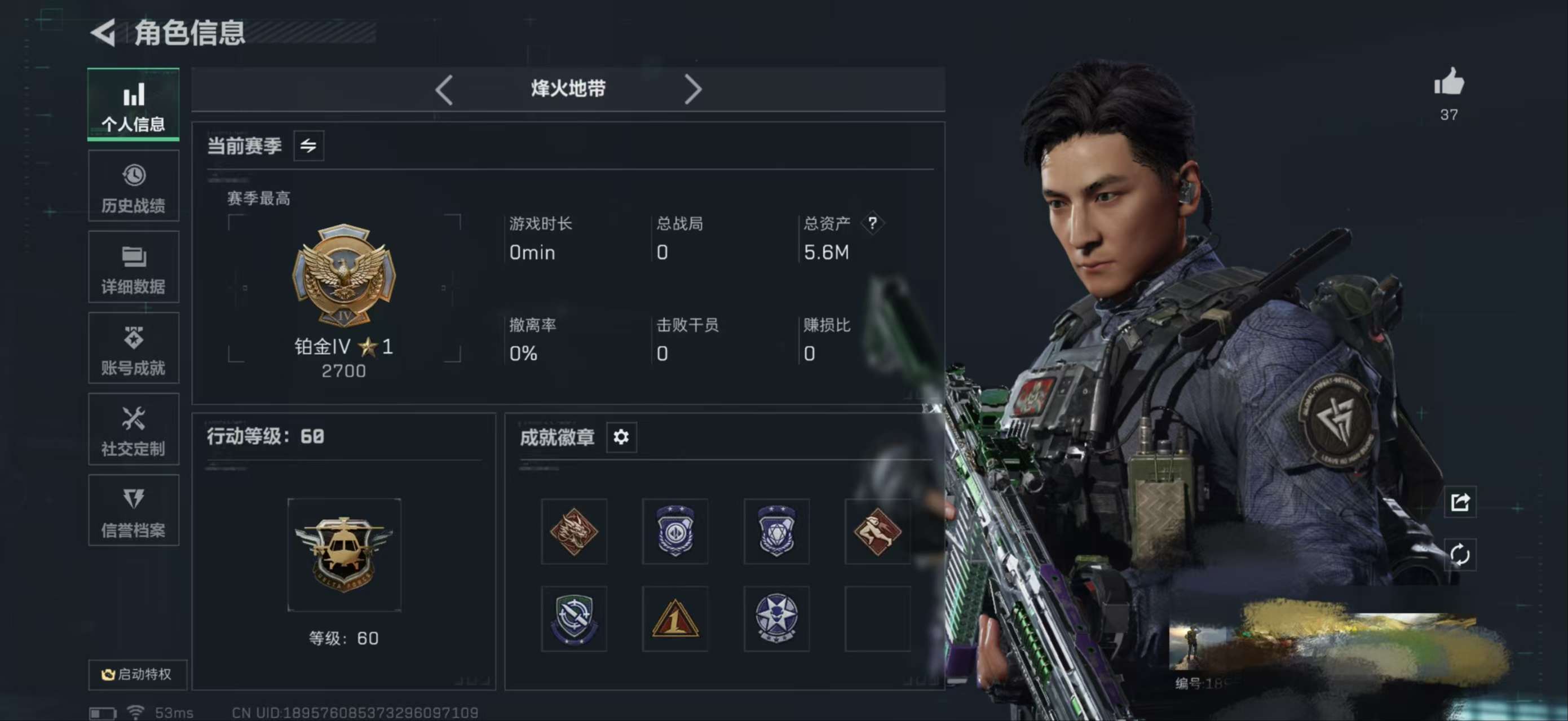Select the 铂金IV rank emblem
Image resolution: width=1568 pixels, height=721 pixels.
344,275
